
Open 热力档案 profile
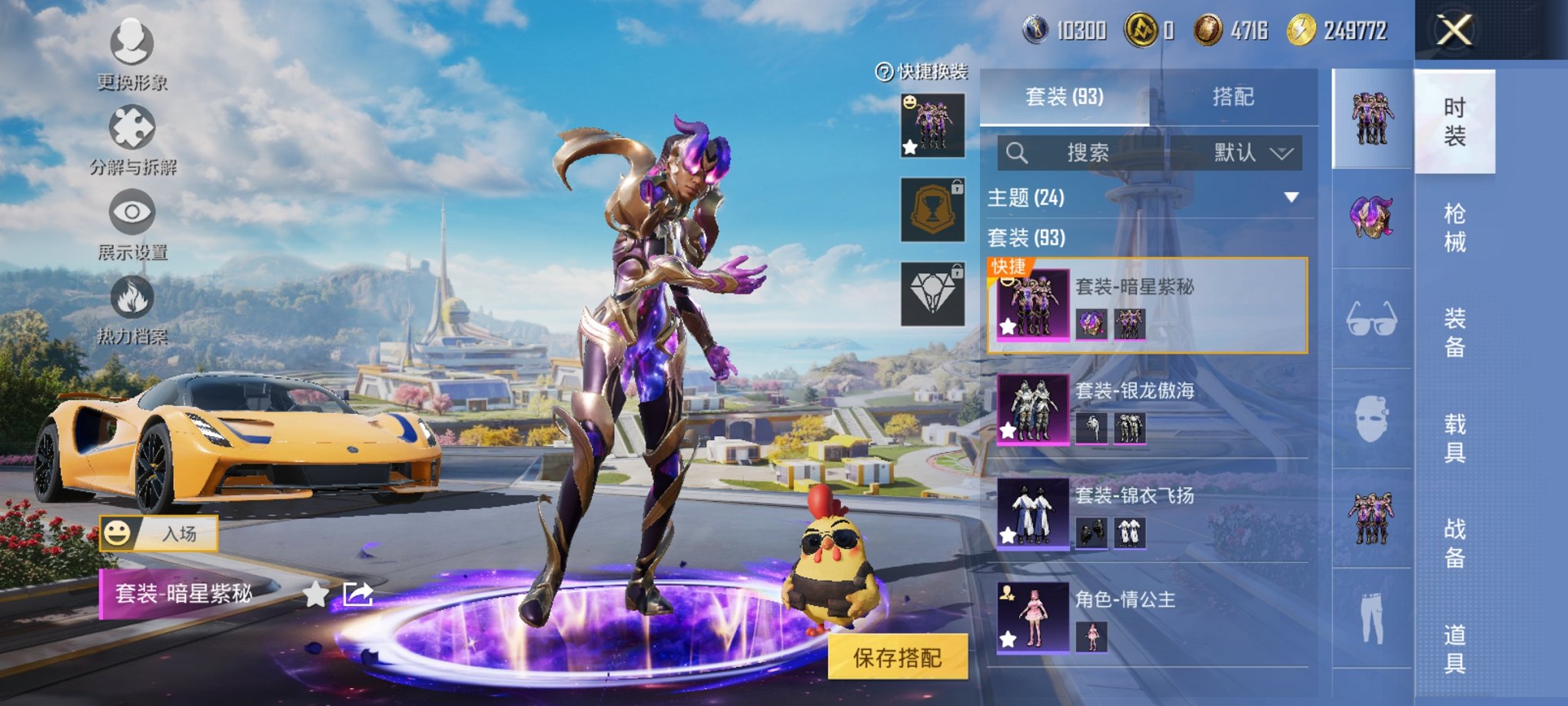coord(132,308)
